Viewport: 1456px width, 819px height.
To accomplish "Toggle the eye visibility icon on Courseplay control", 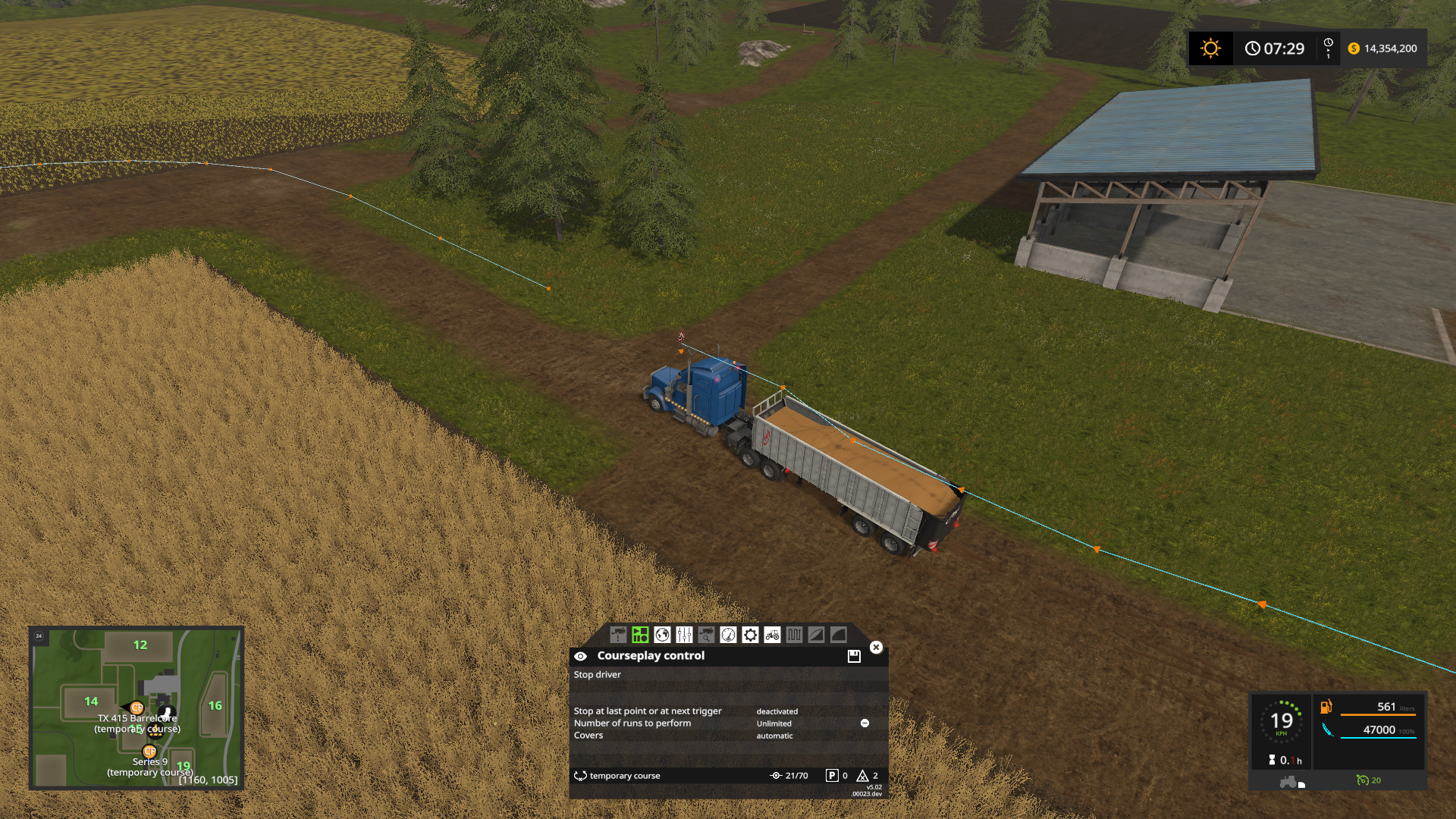I will coord(582,656).
